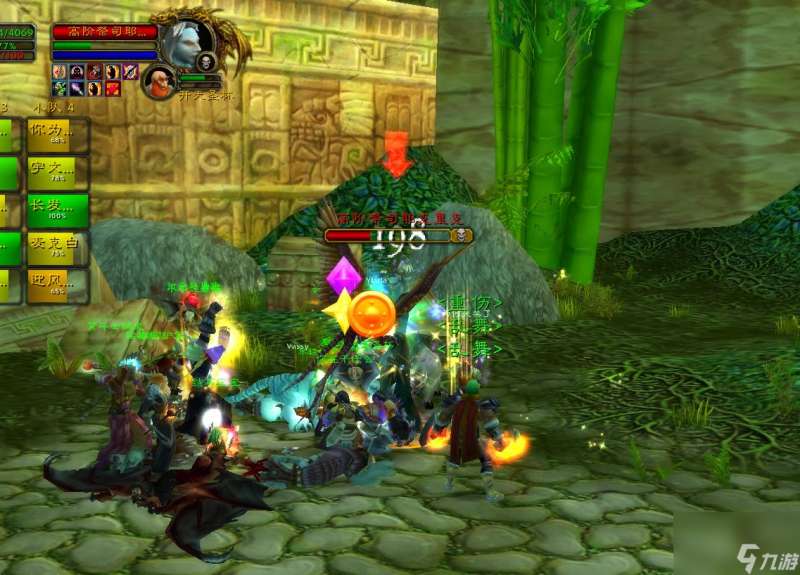This screenshot has height=575, width=800.
Task: Choose the green 长发 raid frame at 100%
Action: tap(57, 211)
